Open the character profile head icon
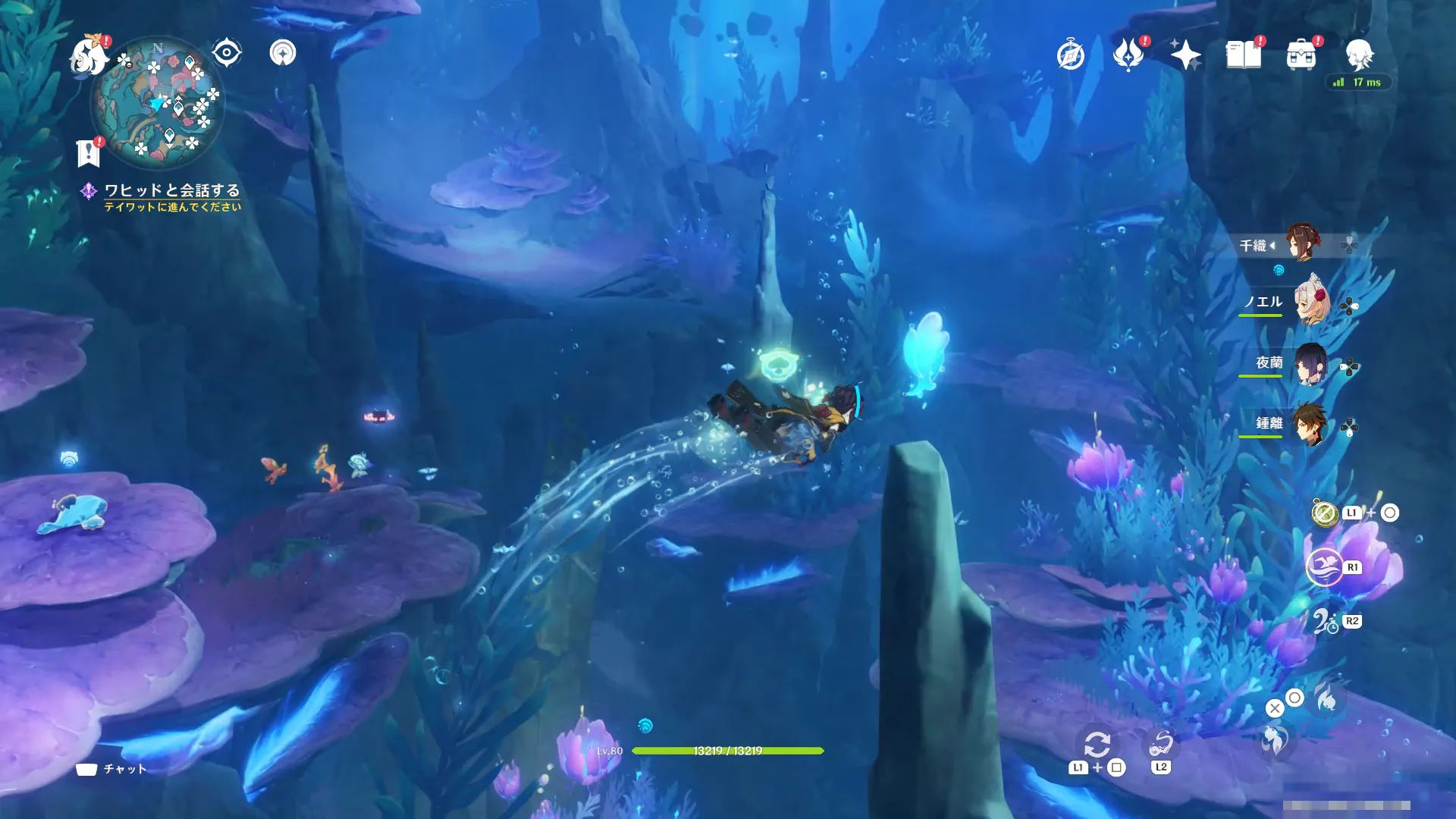The width and height of the screenshot is (1456, 819). click(x=1359, y=54)
